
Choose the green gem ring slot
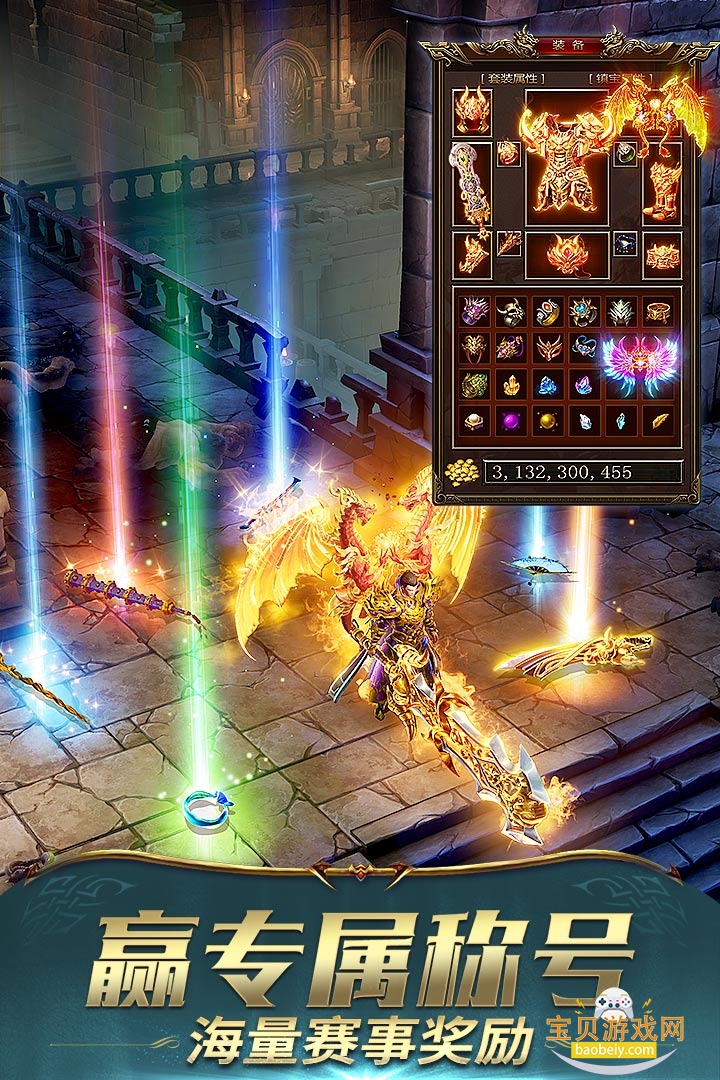(625, 154)
